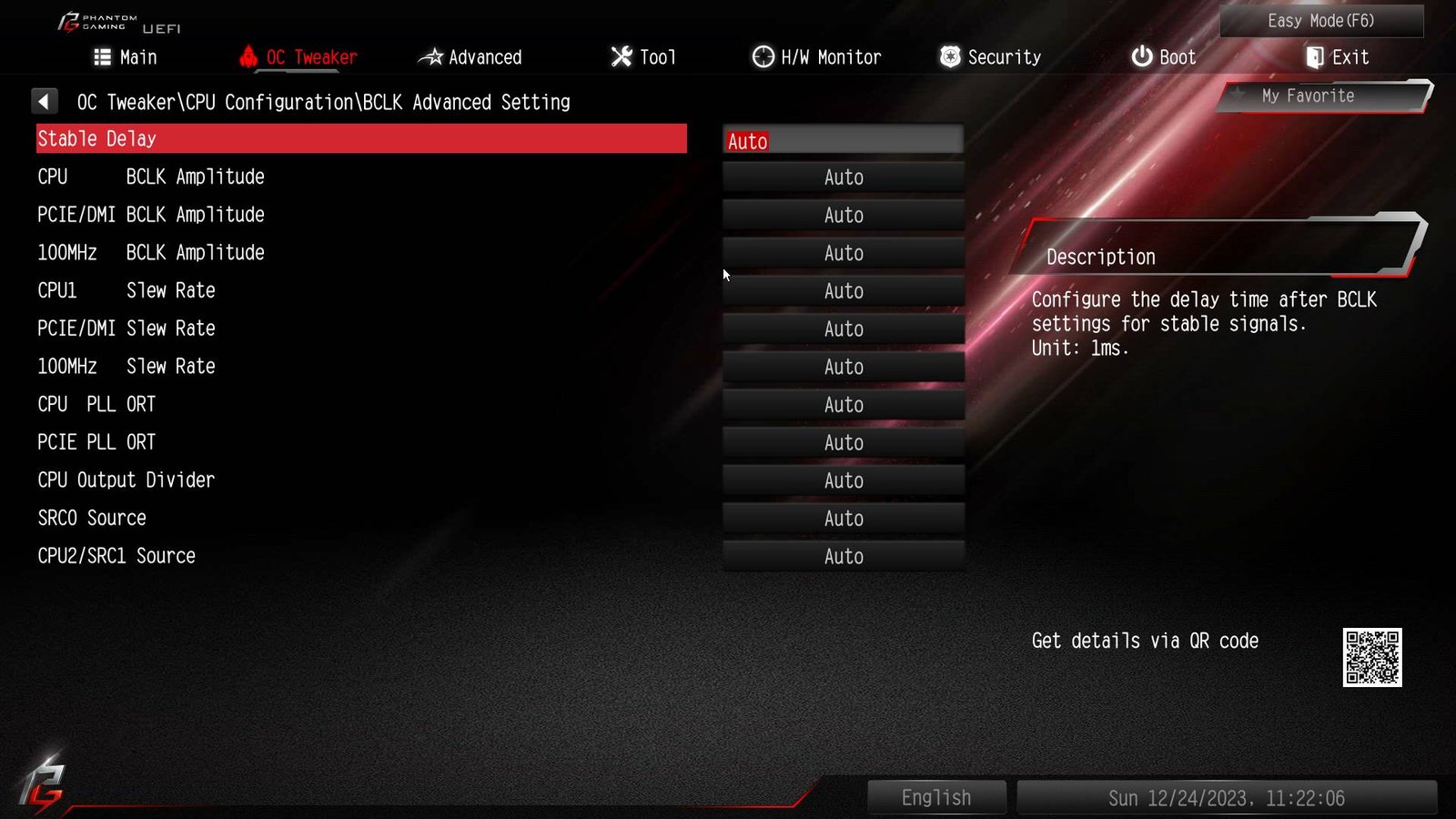Change the SRC0 Source value
Image resolution: width=1456 pixels, height=819 pixels.
point(843,519)
